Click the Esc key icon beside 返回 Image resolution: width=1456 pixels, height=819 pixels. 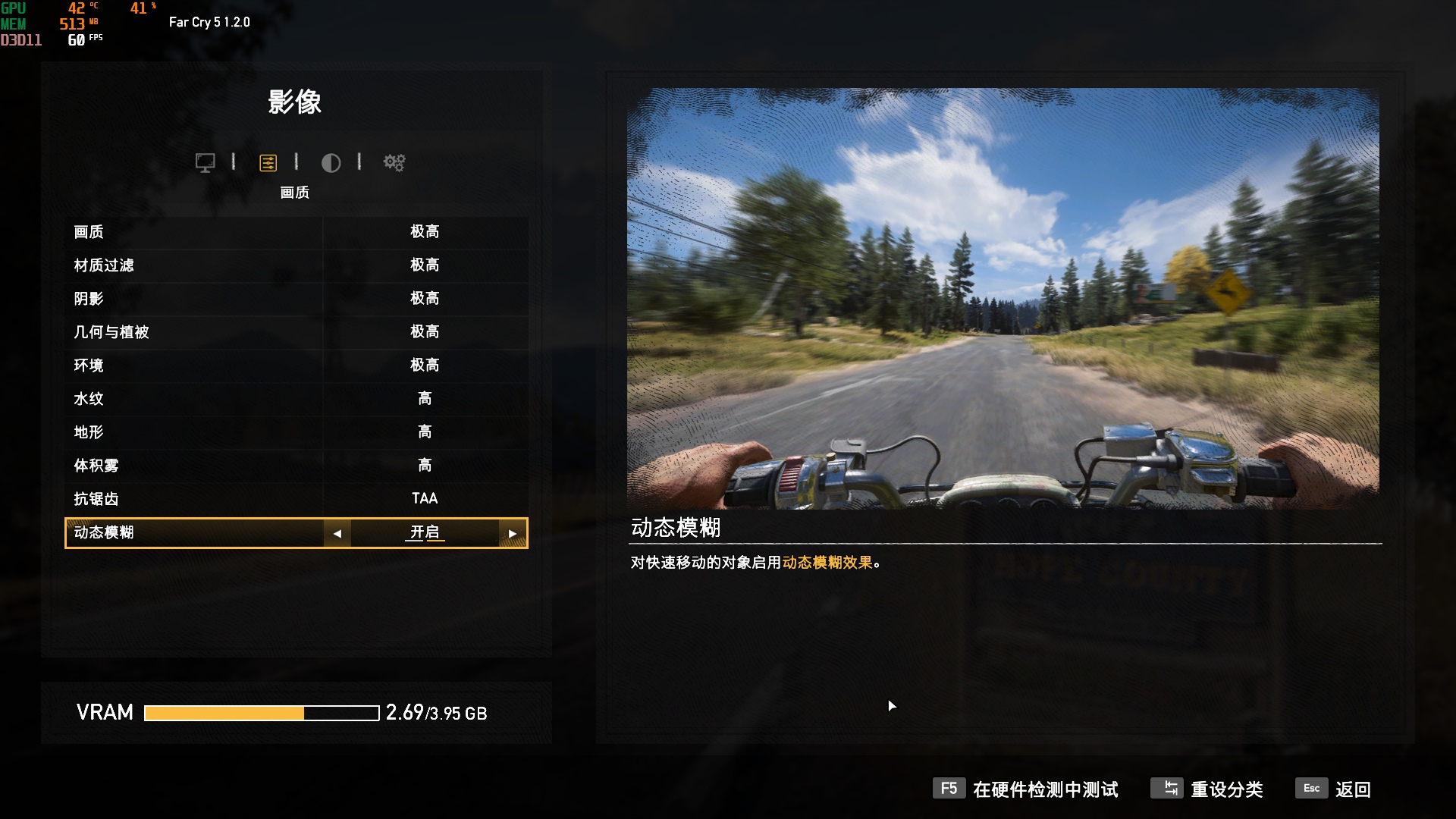click(x=1311, y=789)
